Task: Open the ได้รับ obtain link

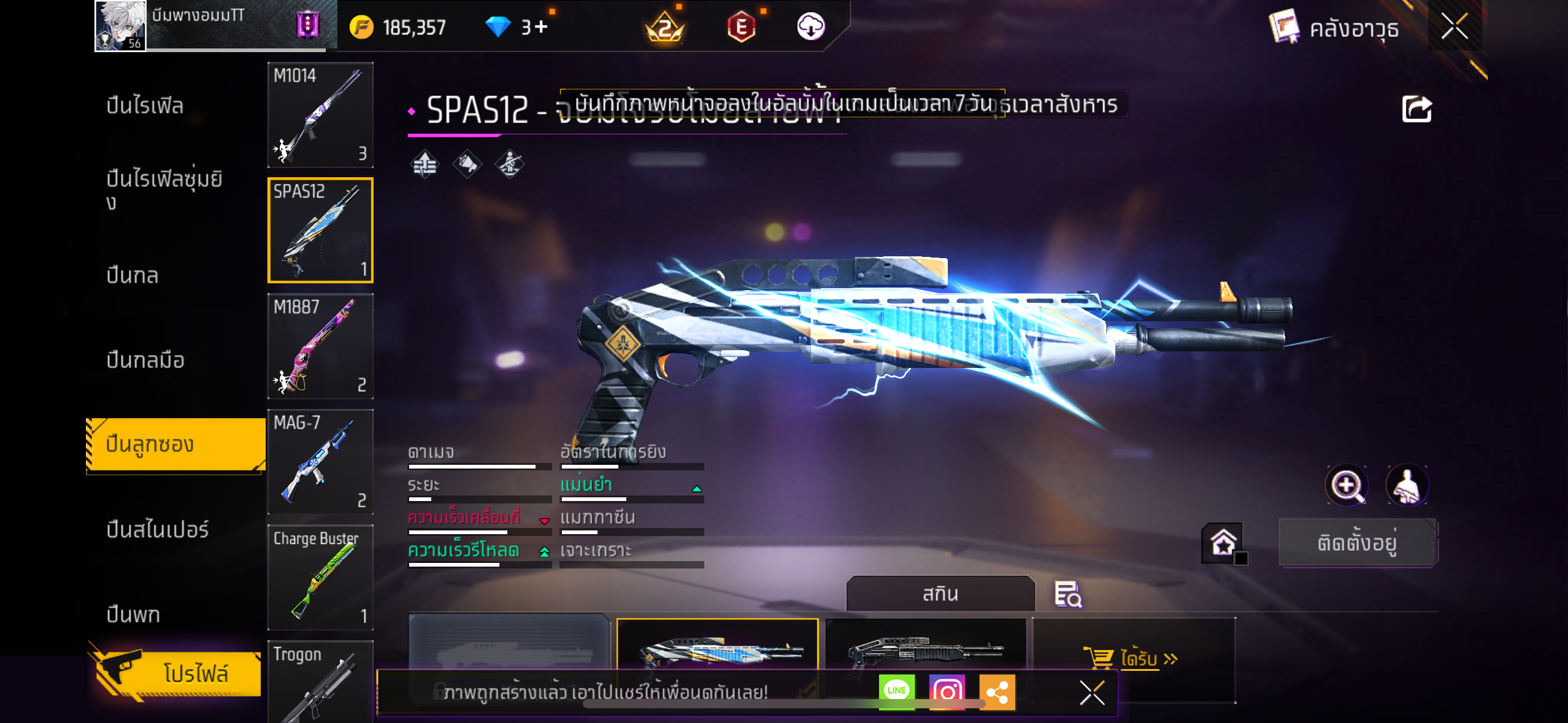Action: pos(1140,659)
